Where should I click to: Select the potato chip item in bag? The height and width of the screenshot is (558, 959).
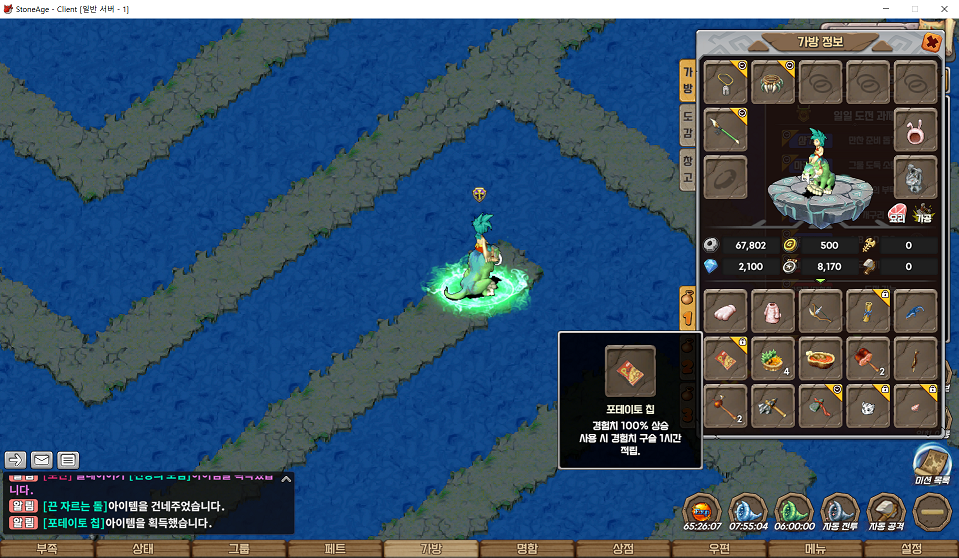(x=726, y=358)
